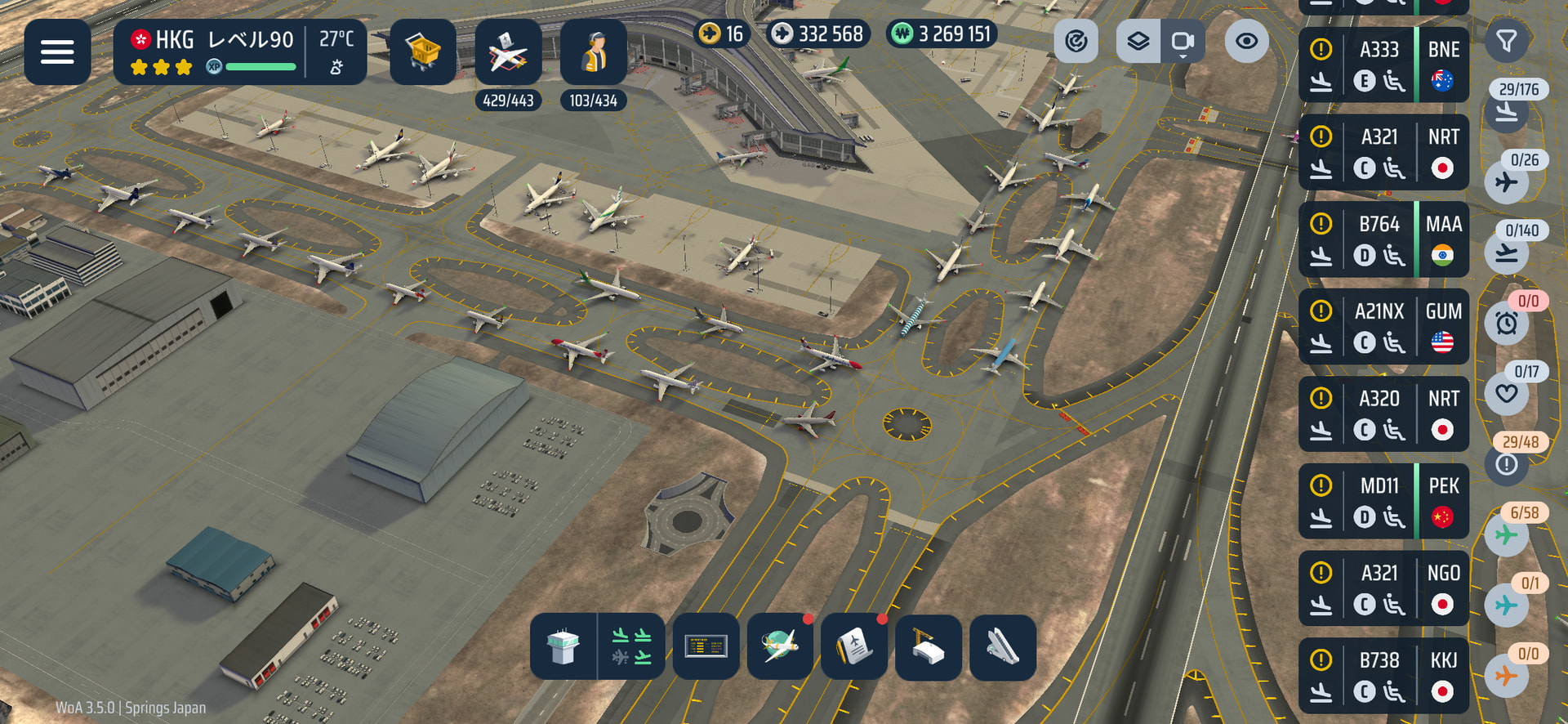Open the contracts document button
Screen dimensions: 1568x724
click(854, 647)
